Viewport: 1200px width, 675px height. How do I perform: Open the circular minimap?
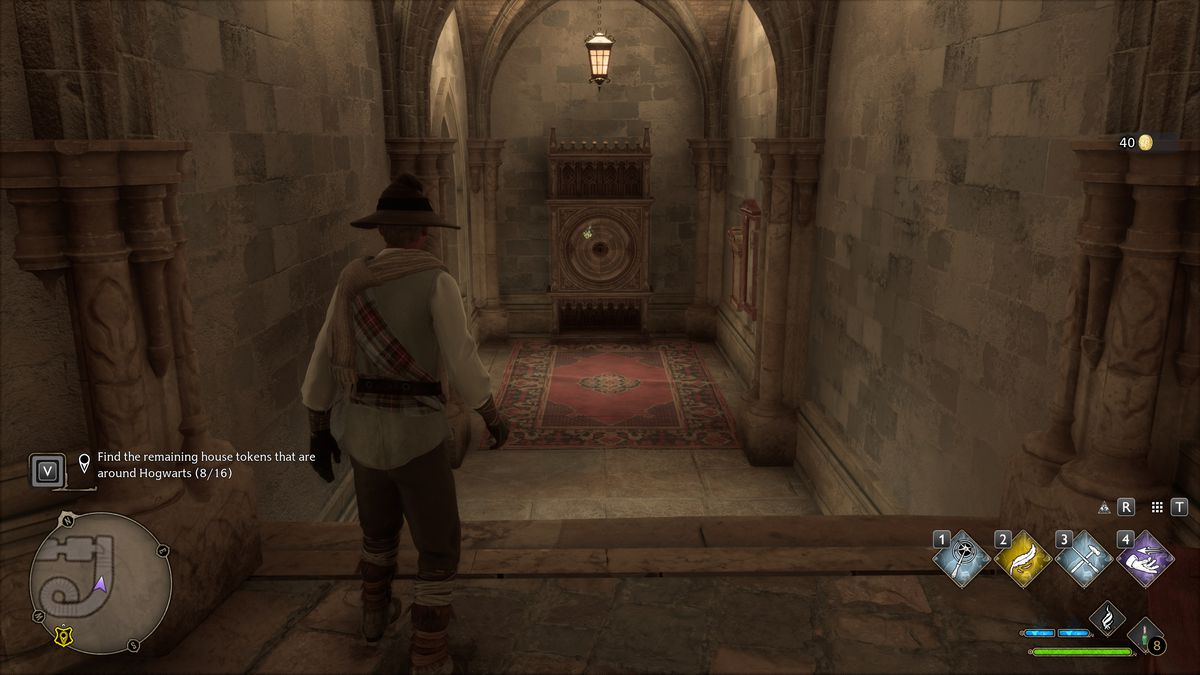pos(100,584)
